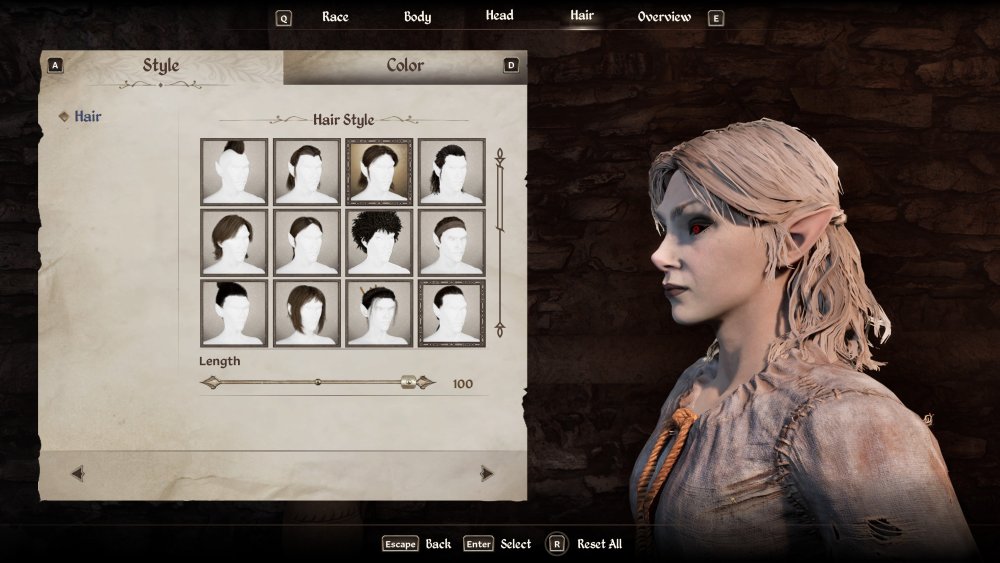The width and height of the screenshot is (1000, 563).
Task: Click the left arrow at panel bottom
Action: (78, 474)
